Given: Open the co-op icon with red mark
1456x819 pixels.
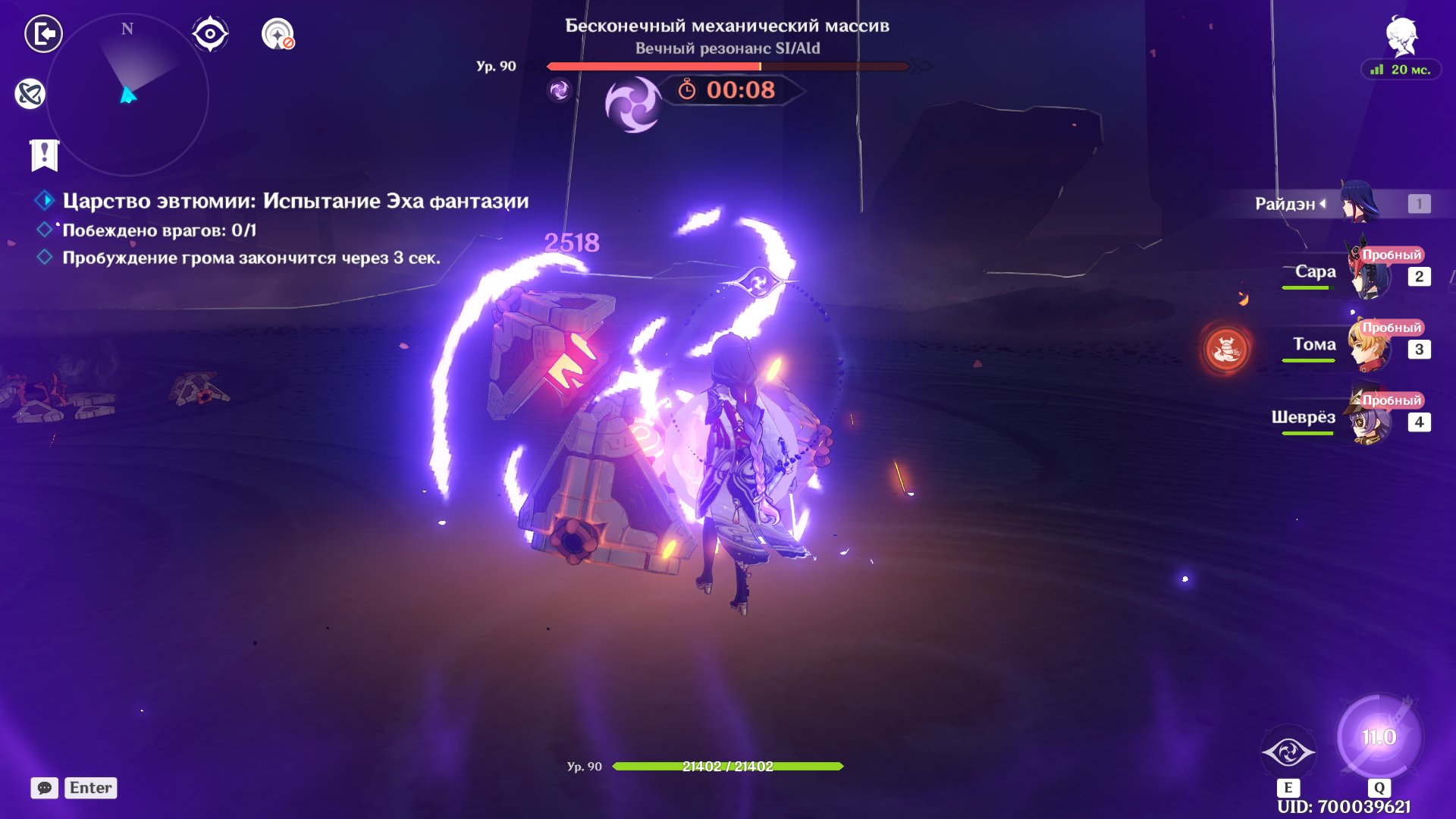Looking at the screenshot, I should pyautogui.click(x=278, y=34).
